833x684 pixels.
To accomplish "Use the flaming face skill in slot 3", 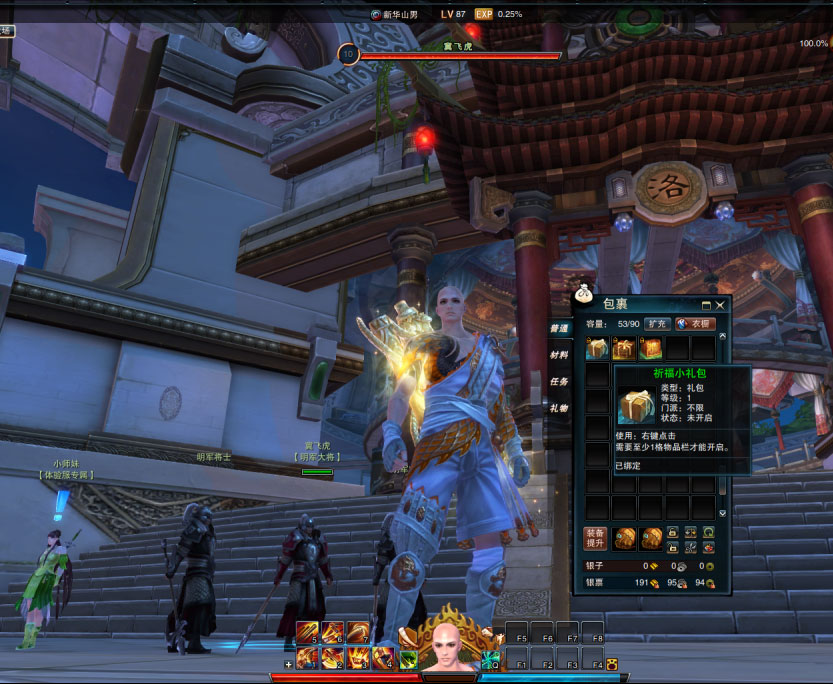I will (358, 658).
